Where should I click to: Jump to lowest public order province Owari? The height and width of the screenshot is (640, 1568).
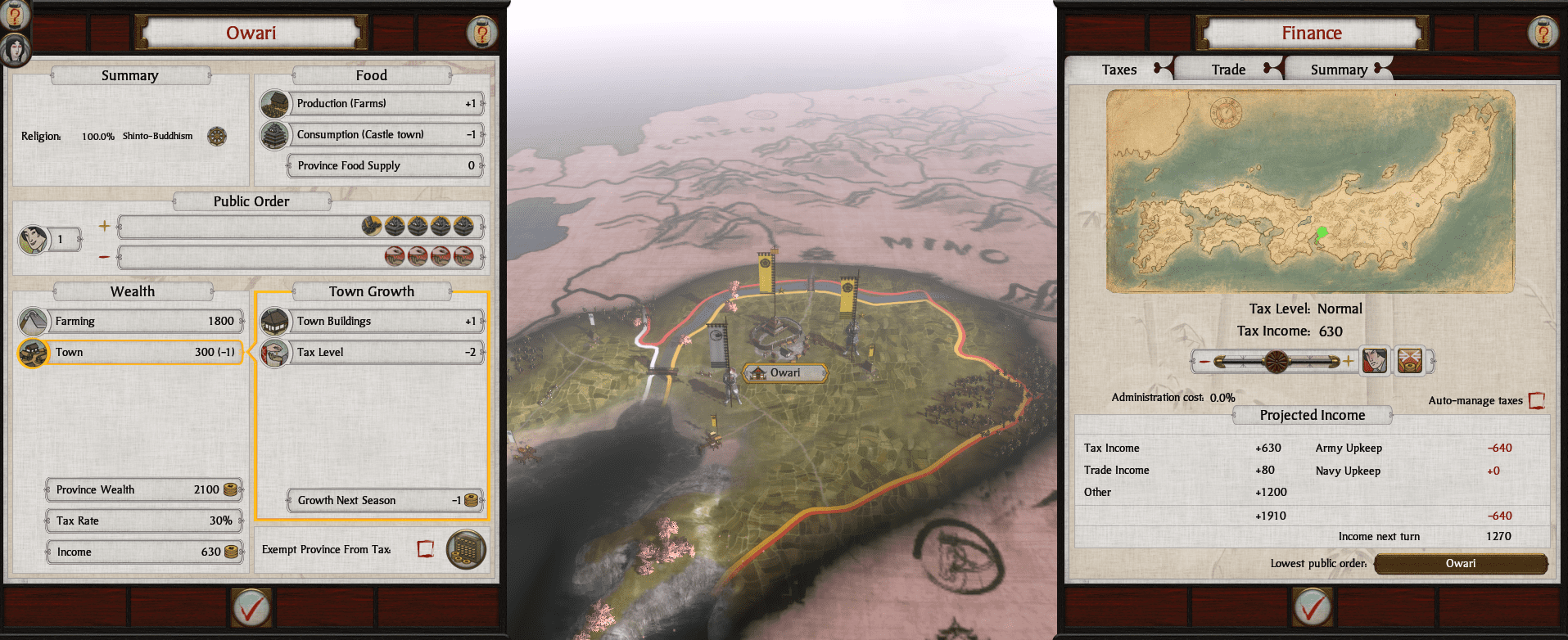pyautogui.click(x=1460, y=564)
